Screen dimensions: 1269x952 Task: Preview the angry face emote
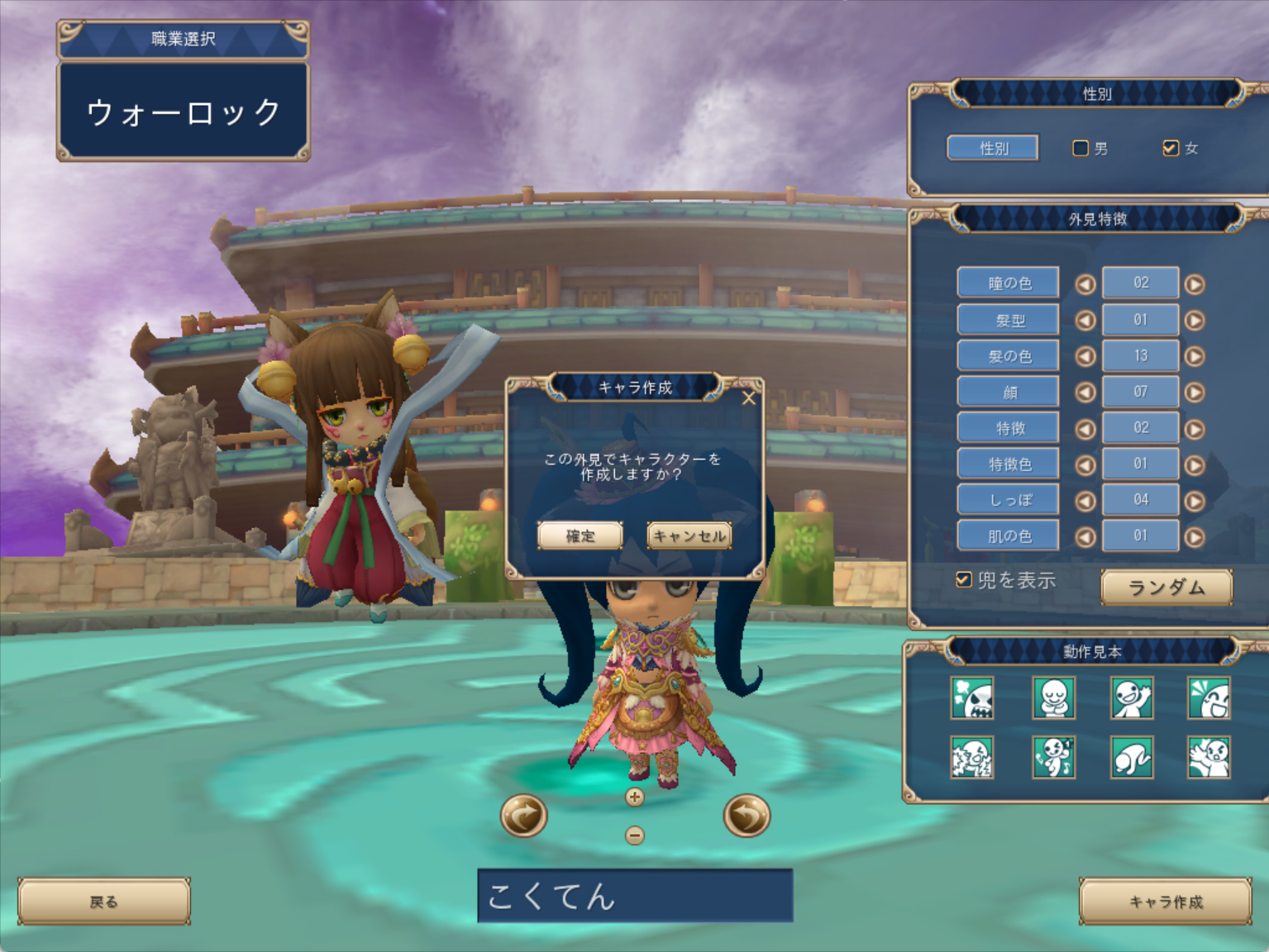[972, 698]
